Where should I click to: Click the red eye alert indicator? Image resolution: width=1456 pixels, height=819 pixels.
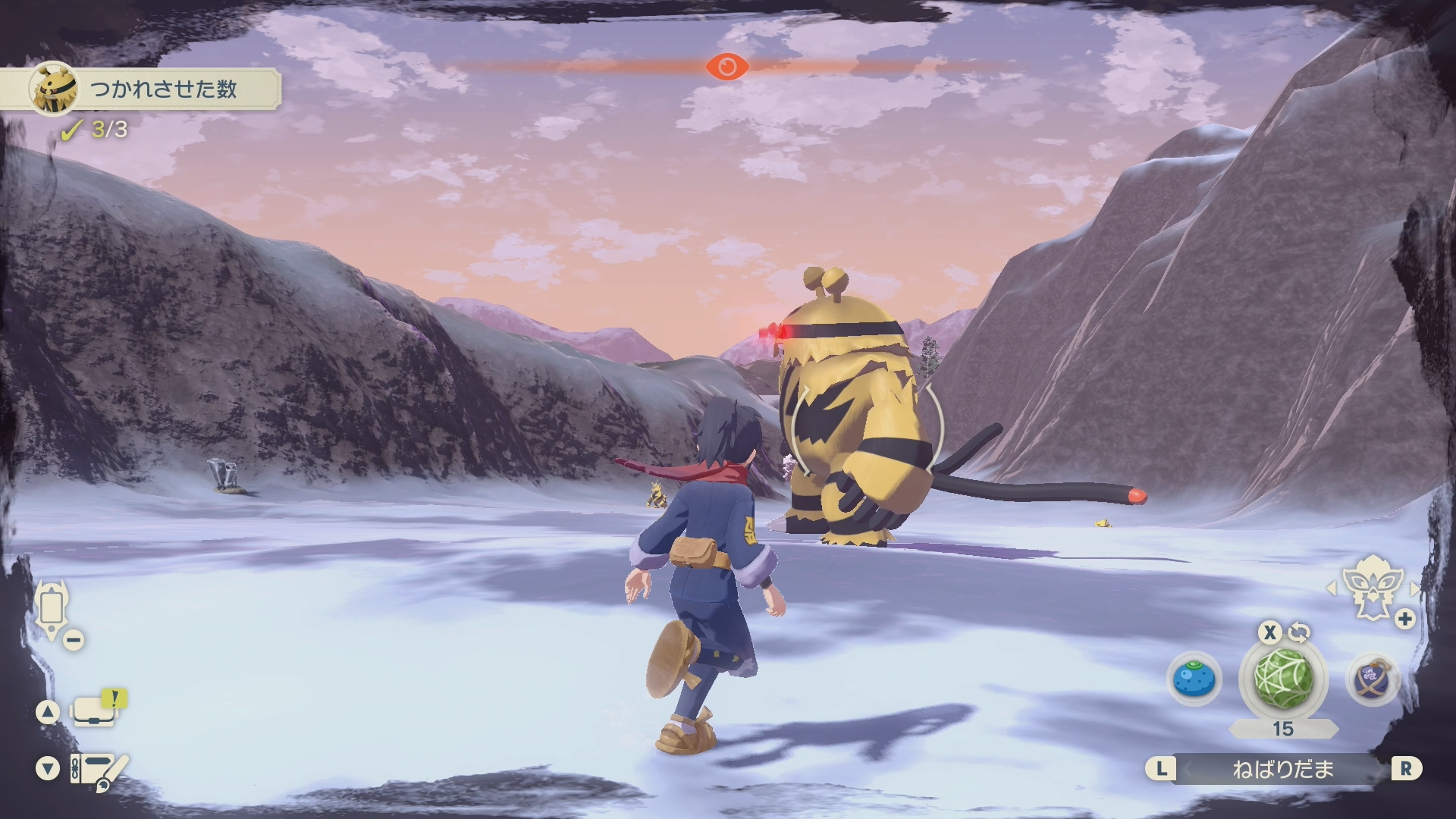tap(727, 67)
